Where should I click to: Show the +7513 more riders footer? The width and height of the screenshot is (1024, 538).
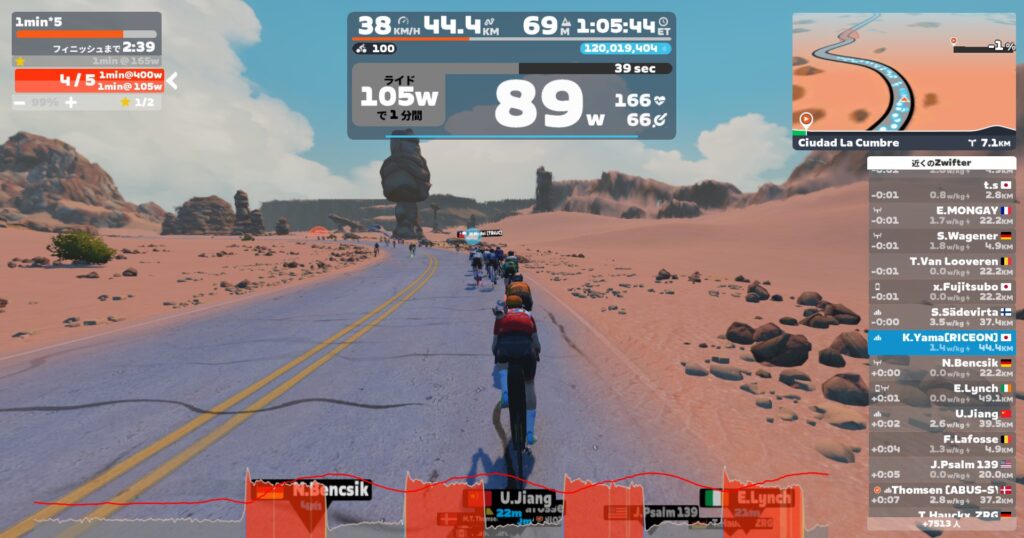click(x=941, y=523)
